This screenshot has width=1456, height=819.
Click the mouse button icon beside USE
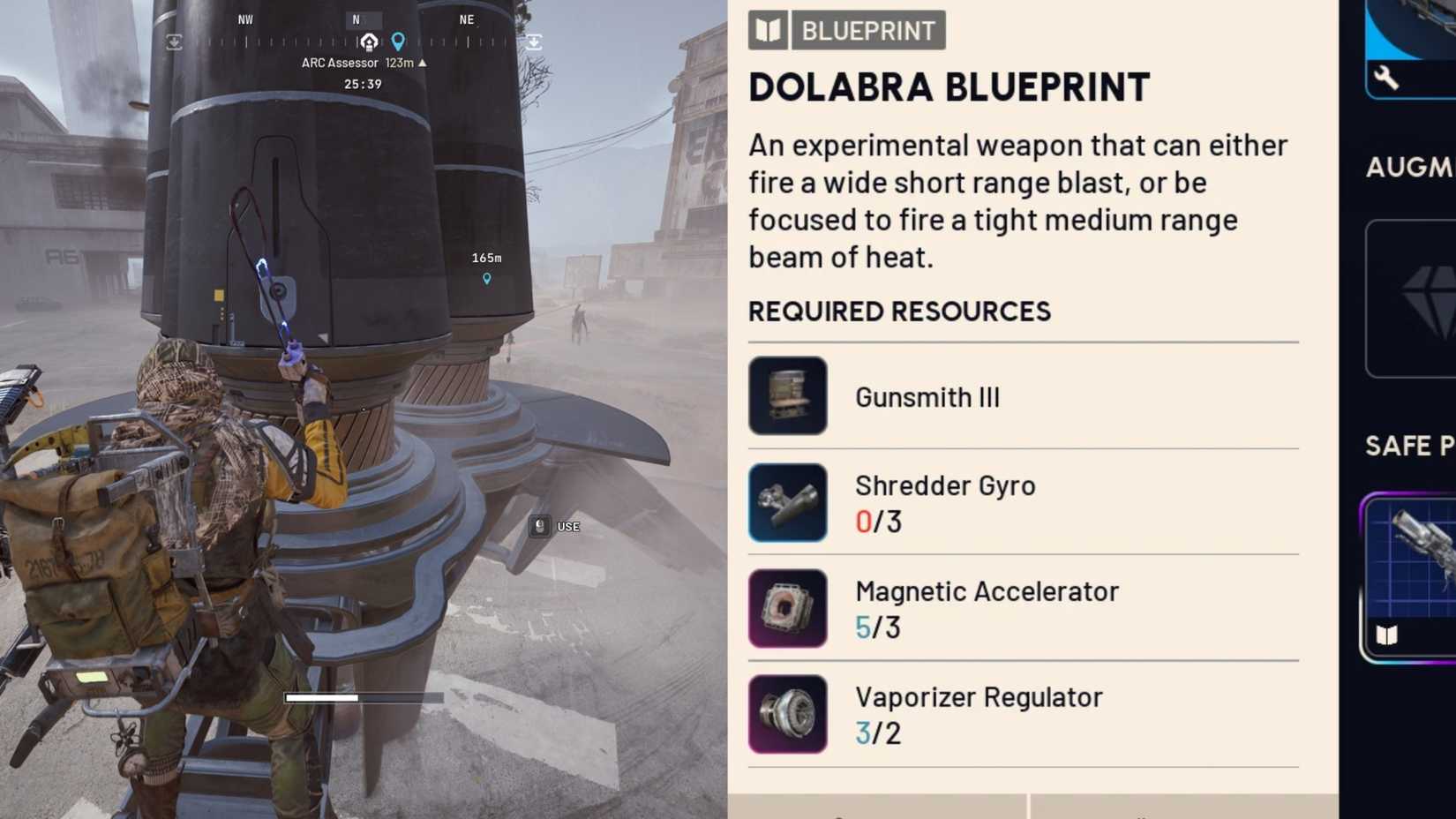coord(539,526)
